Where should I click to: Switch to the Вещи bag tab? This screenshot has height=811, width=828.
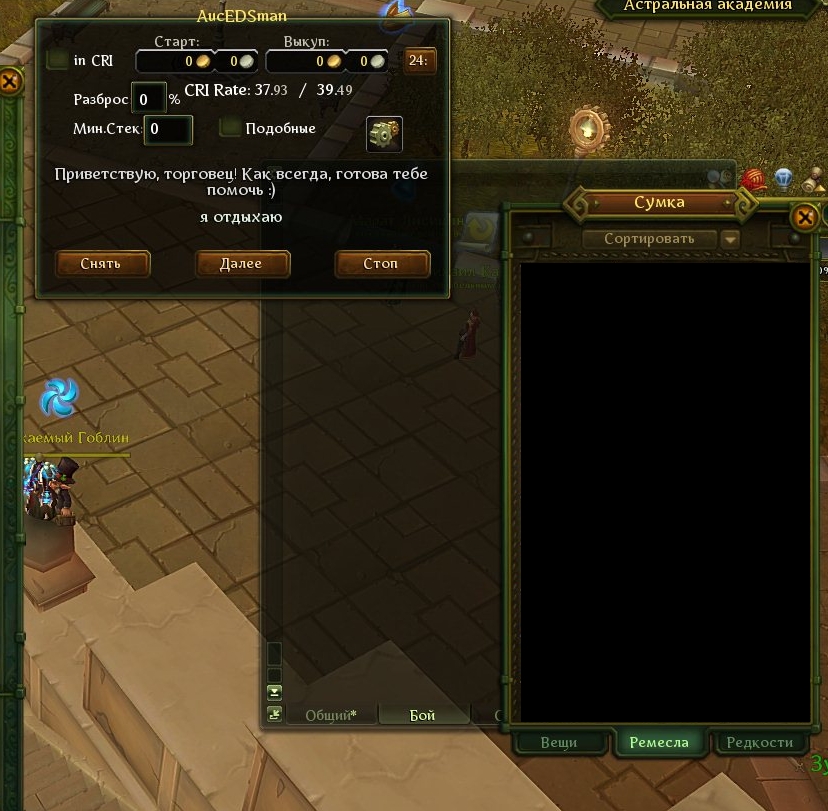559,742
